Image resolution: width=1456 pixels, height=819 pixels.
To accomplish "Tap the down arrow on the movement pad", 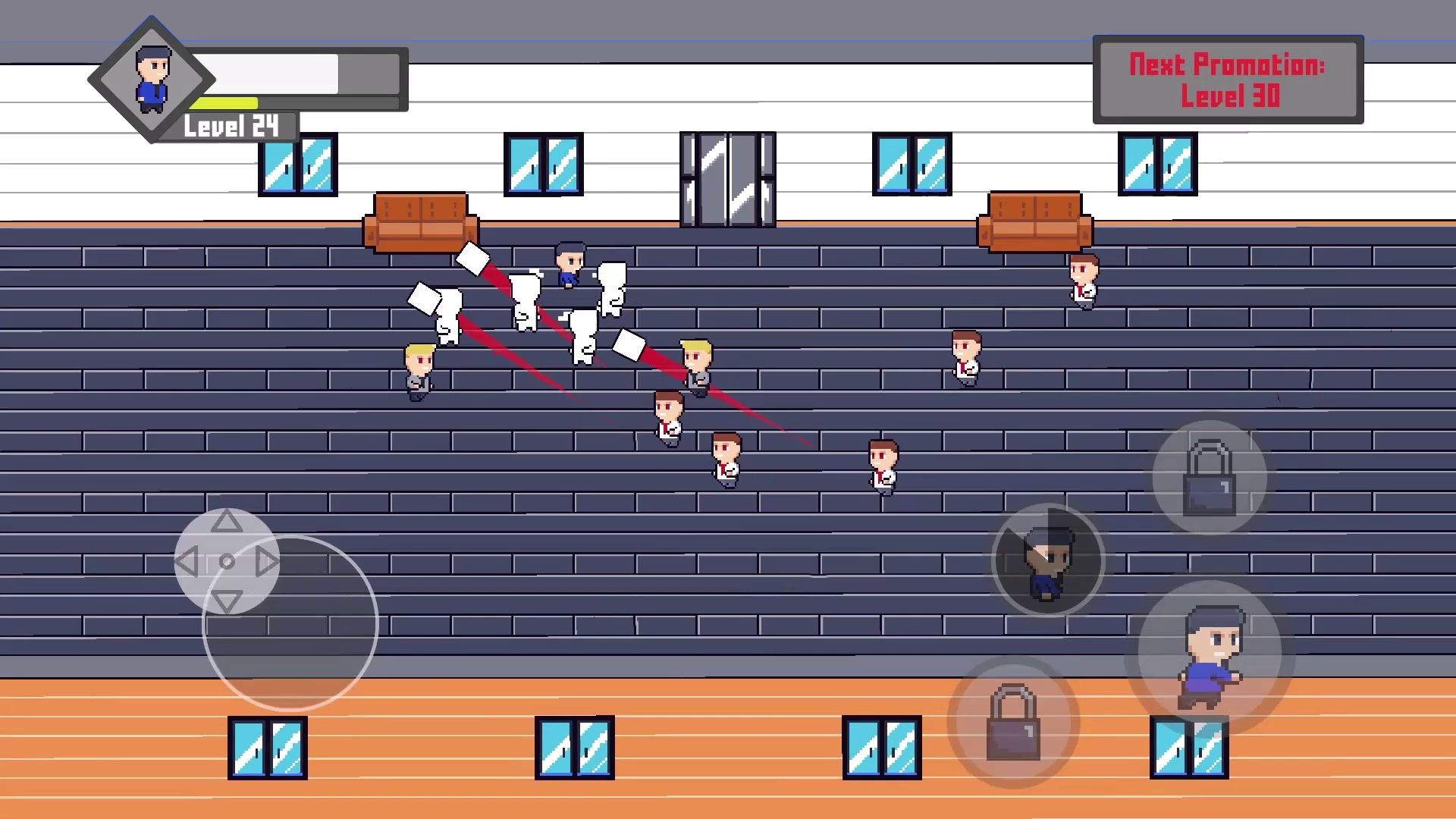I will pyautogui.click(x=226, y=601).
